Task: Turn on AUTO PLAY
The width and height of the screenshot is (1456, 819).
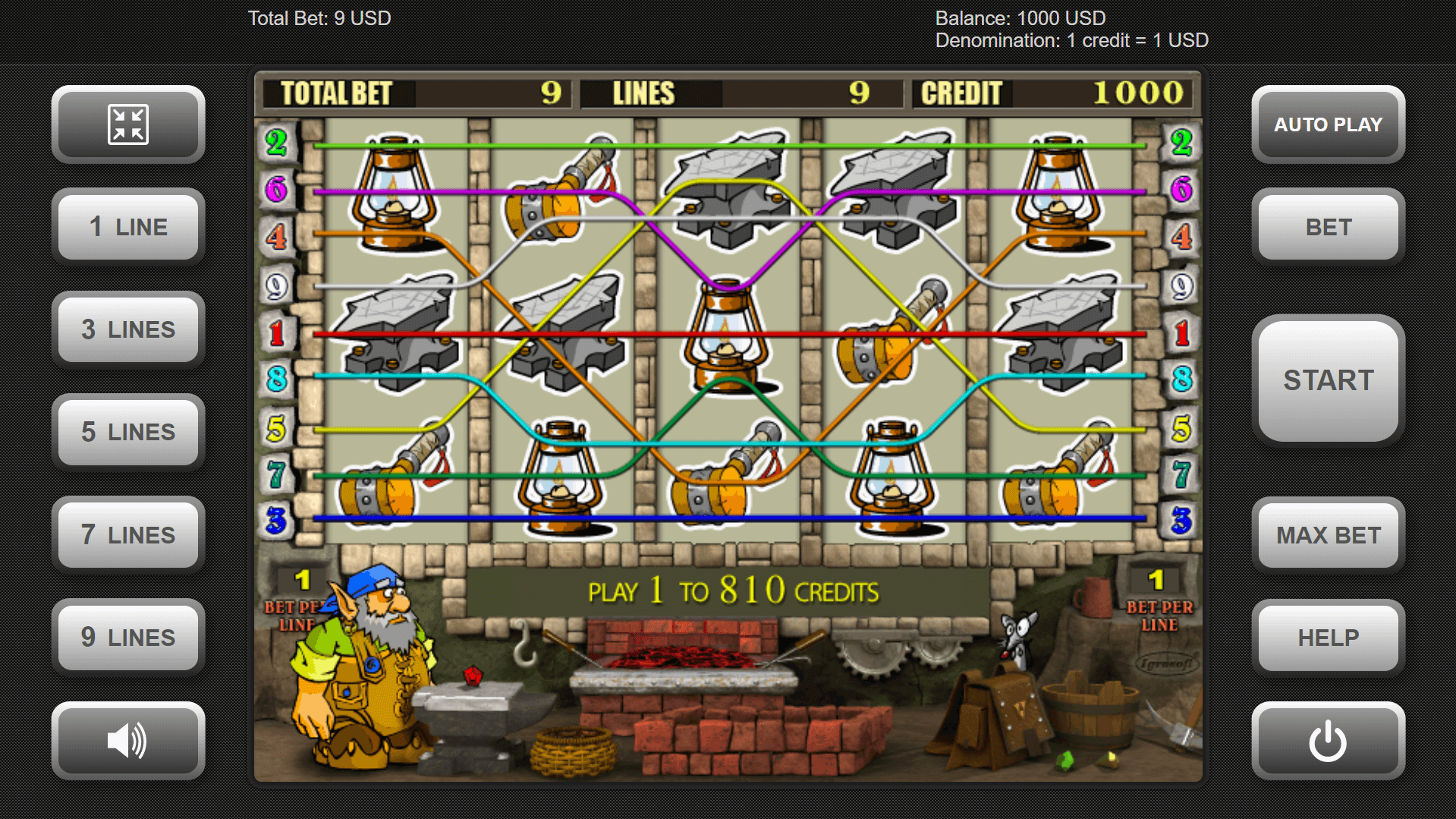Action: point(1328,124)
